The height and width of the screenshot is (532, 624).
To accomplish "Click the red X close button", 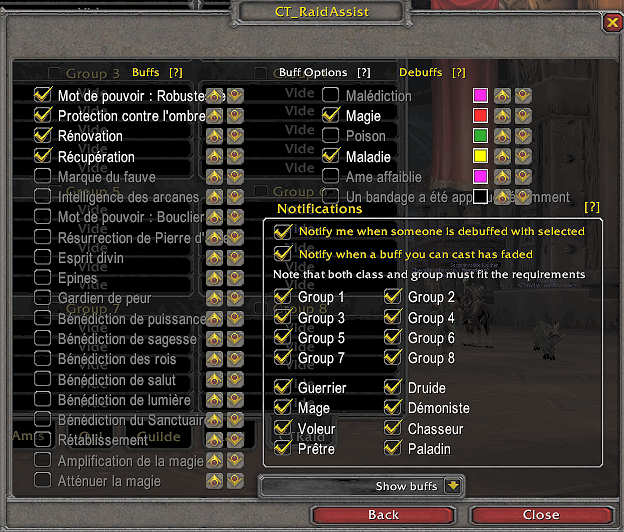I will [612, 22].
